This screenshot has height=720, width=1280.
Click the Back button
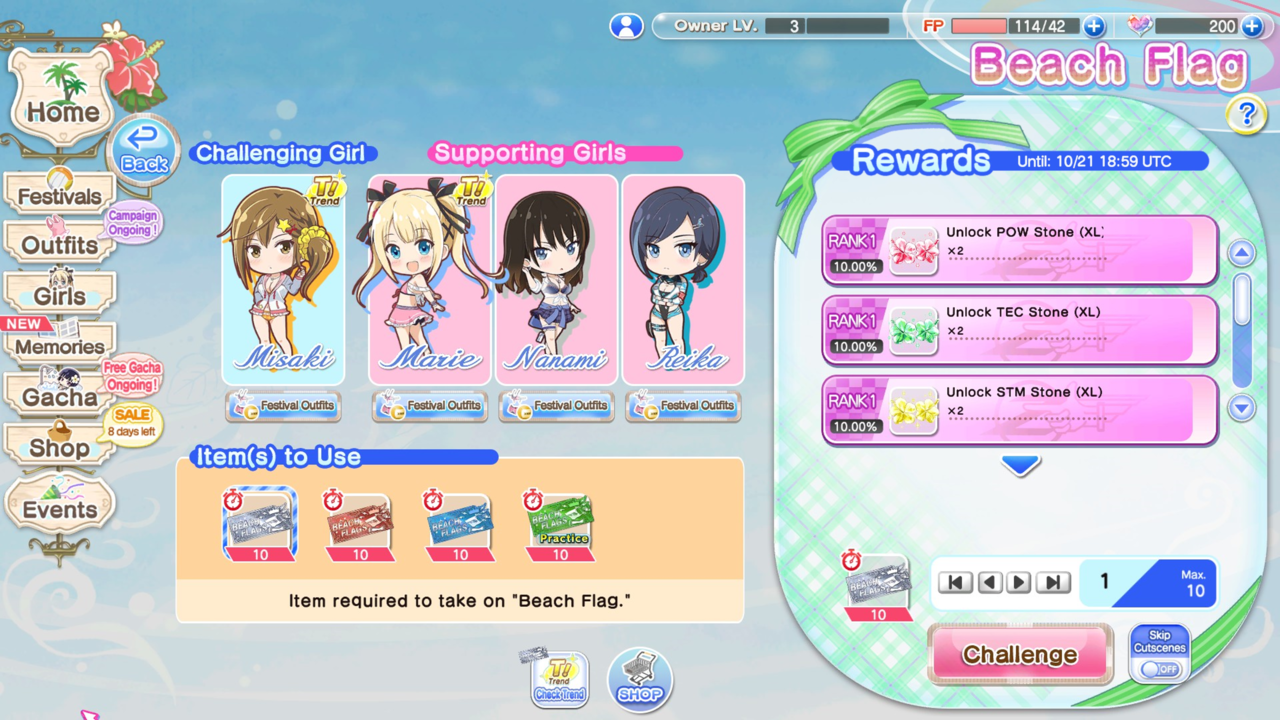pos(144,153)
